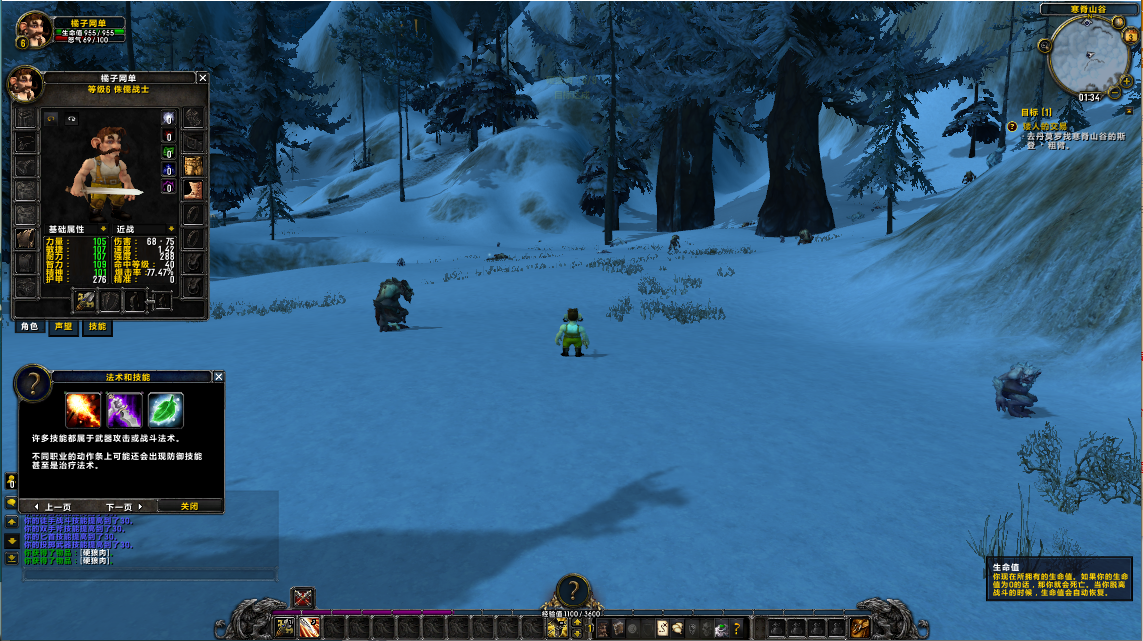Select the equipped main-hand sword slot
1143x641 pixels.
click(86, 299)
